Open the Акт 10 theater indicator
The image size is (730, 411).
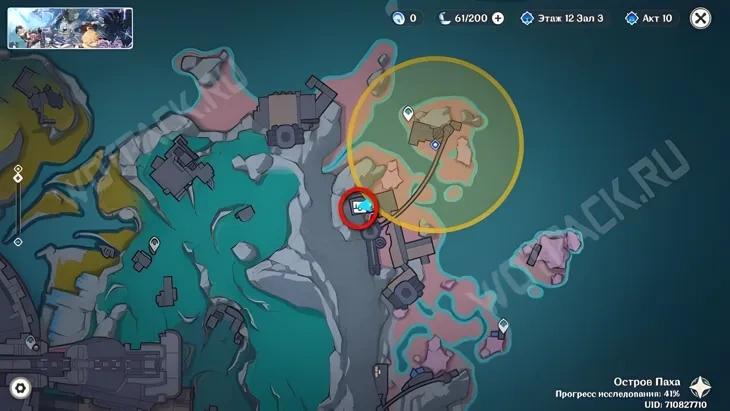click(651, 18)
